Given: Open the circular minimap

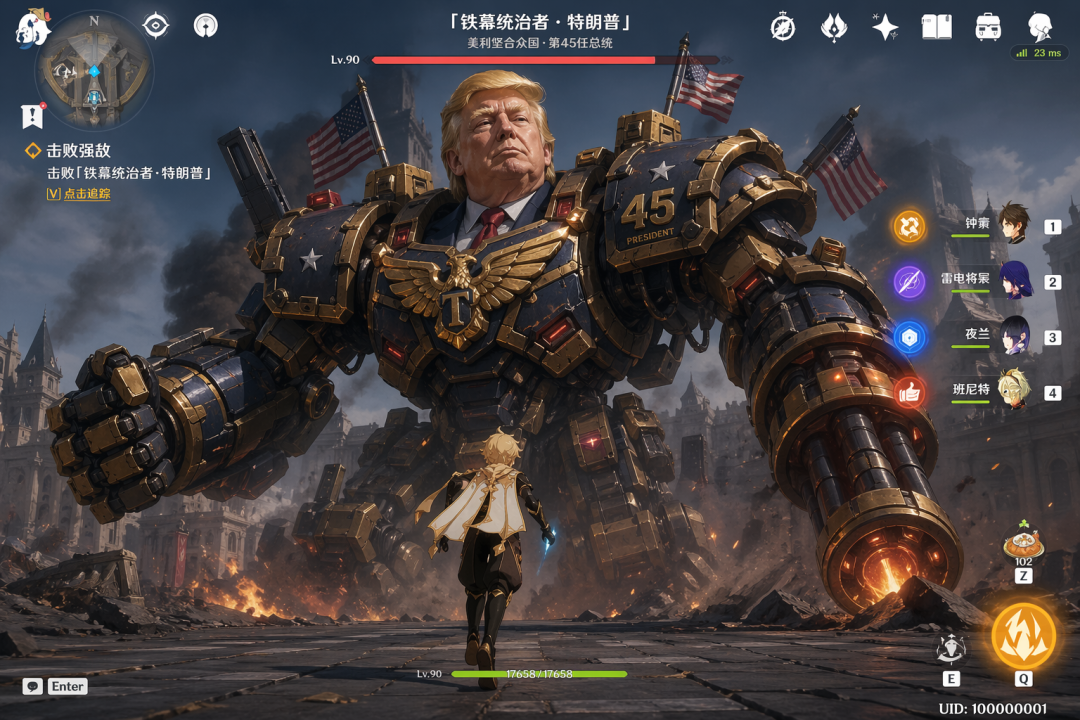Looking at the screenshot, I should 93,72.
